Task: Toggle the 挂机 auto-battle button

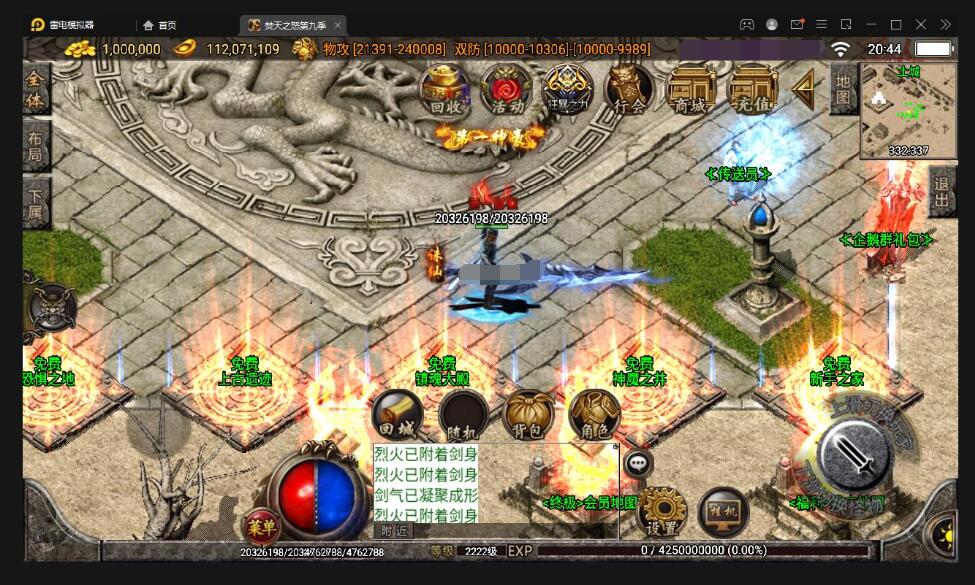Action: [723, 510]
